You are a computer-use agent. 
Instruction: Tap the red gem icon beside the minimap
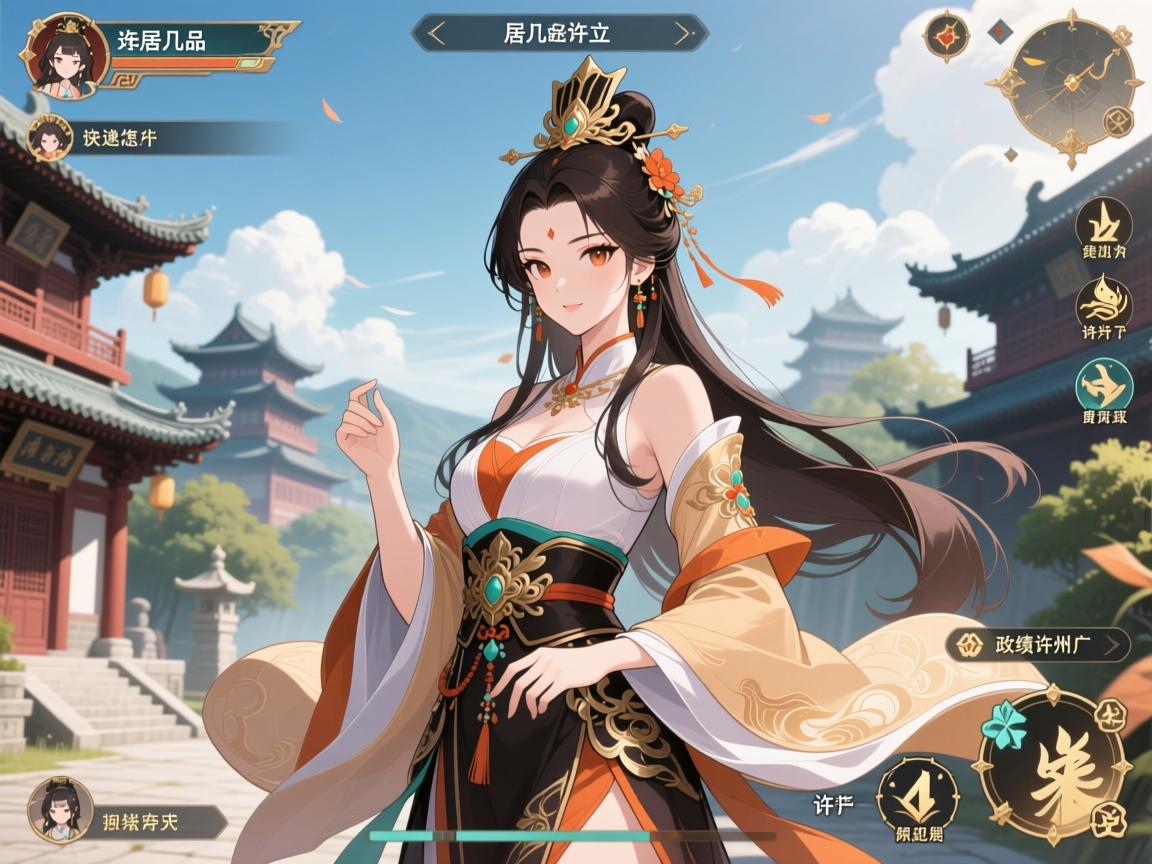tap(944, 37)
